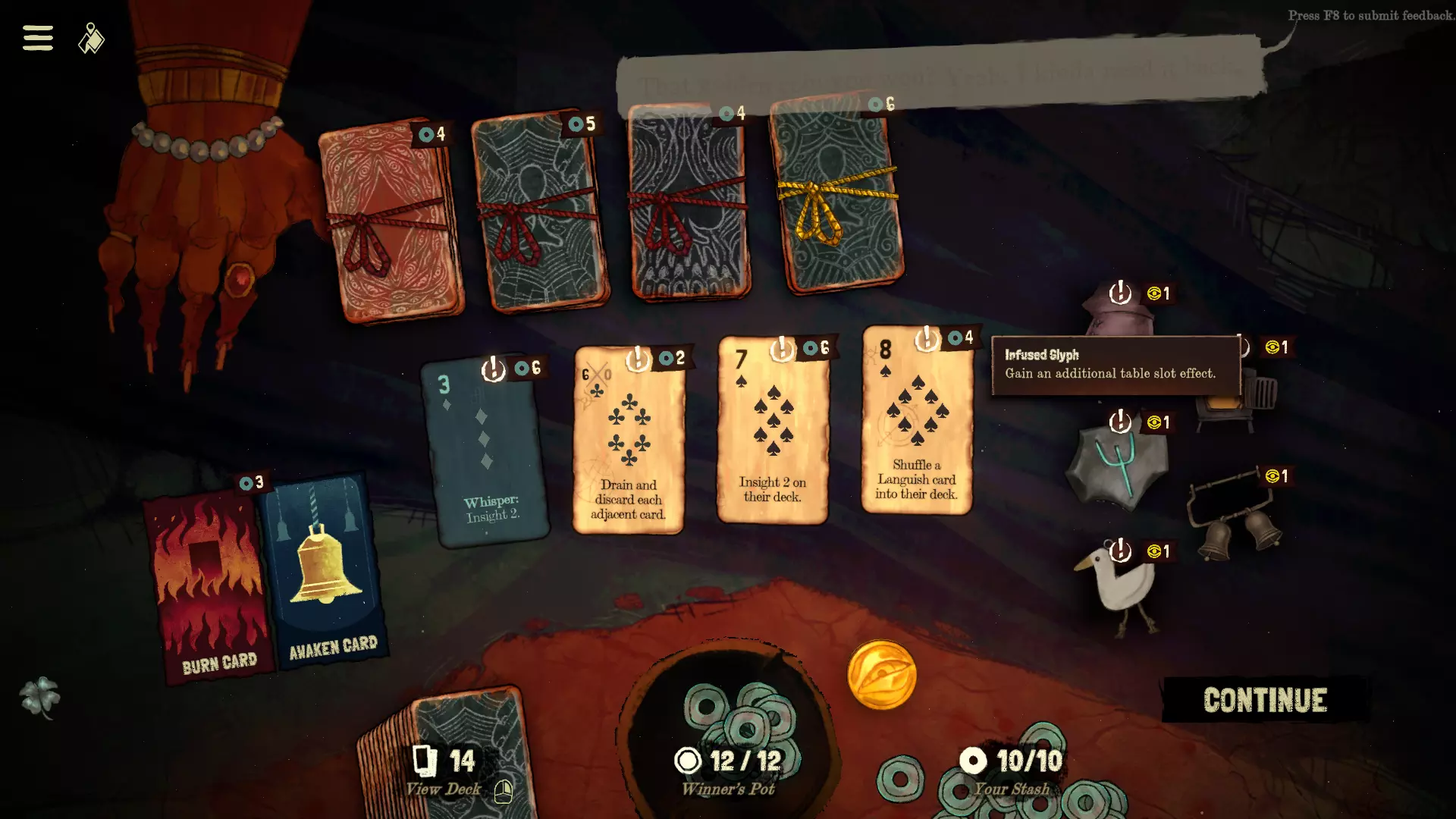Select the red-backed opponent card
Screen dimensions: 1456x819
point(389,221)
